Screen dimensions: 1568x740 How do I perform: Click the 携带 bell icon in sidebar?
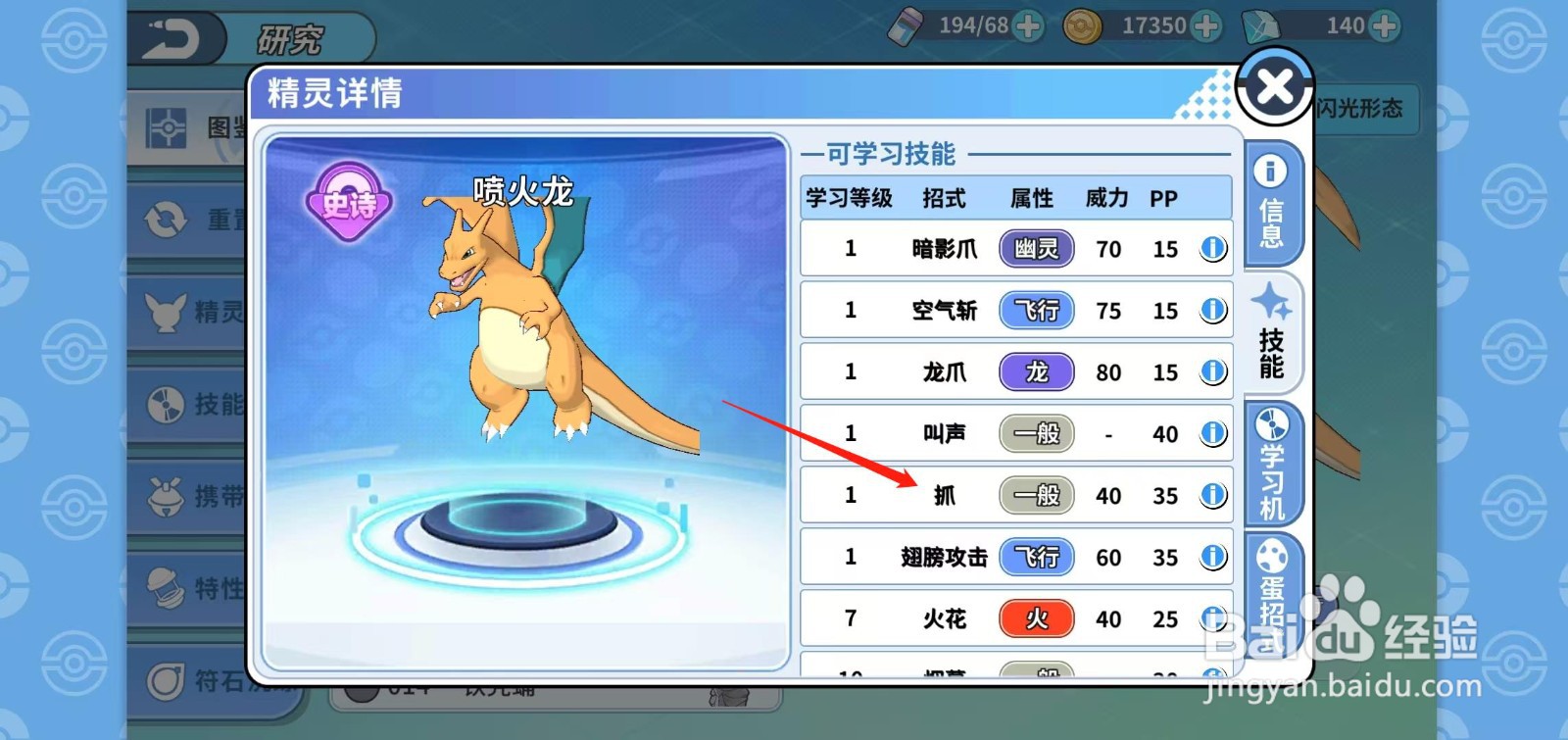(x=167, y=495)
